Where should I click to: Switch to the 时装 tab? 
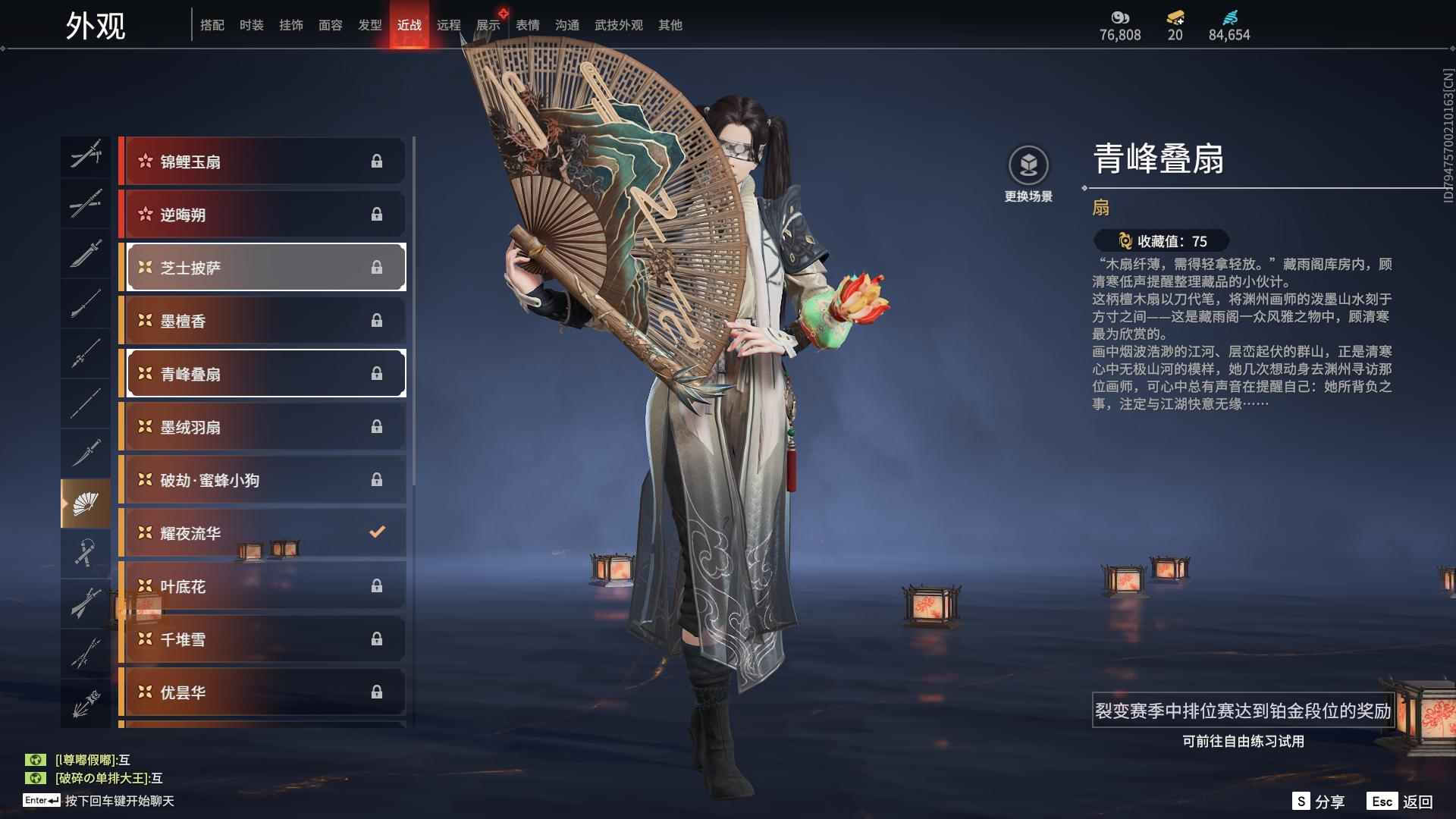[x=253, y=24]
